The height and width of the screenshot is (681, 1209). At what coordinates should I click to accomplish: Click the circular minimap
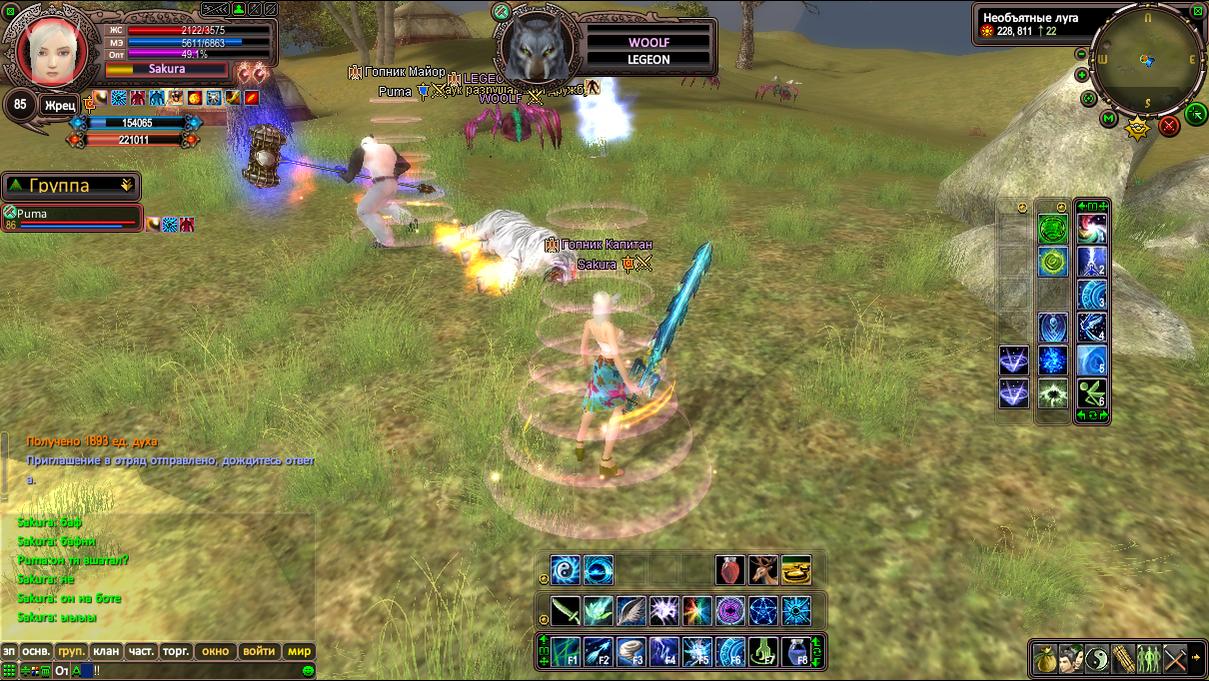click(1148, 59)
